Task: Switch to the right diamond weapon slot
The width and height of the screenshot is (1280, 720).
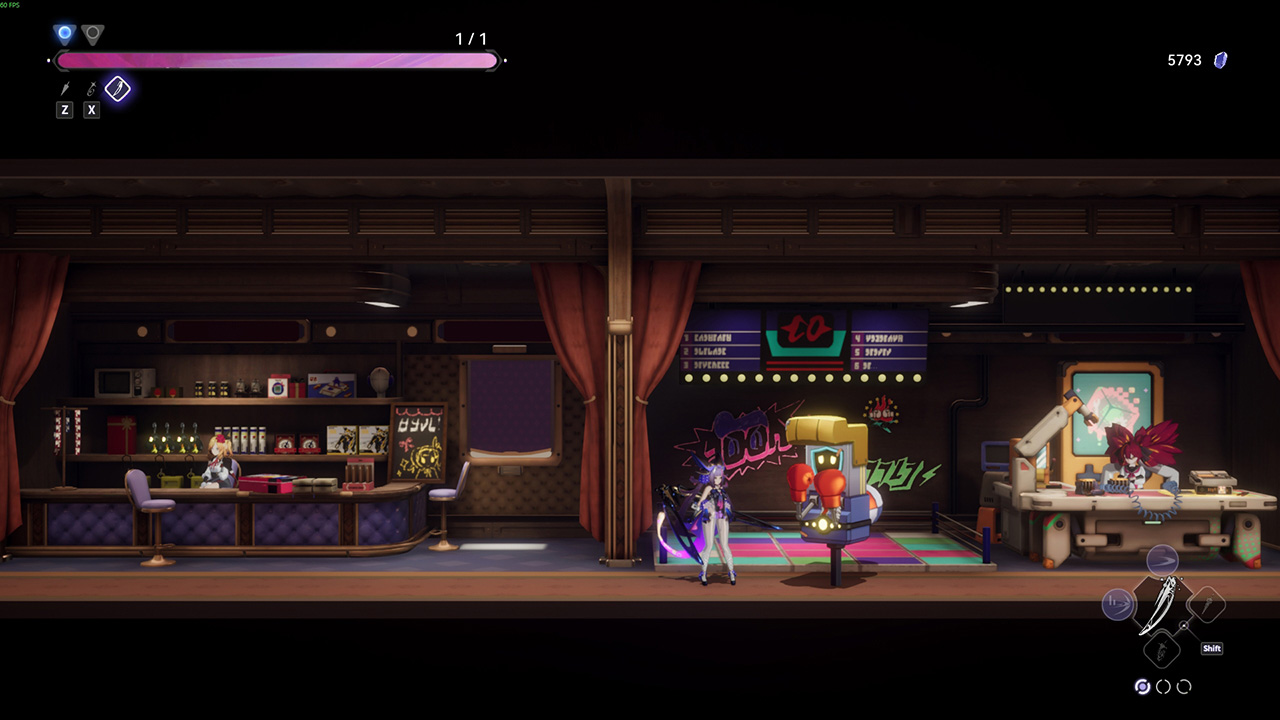Action: point(1207,604)
